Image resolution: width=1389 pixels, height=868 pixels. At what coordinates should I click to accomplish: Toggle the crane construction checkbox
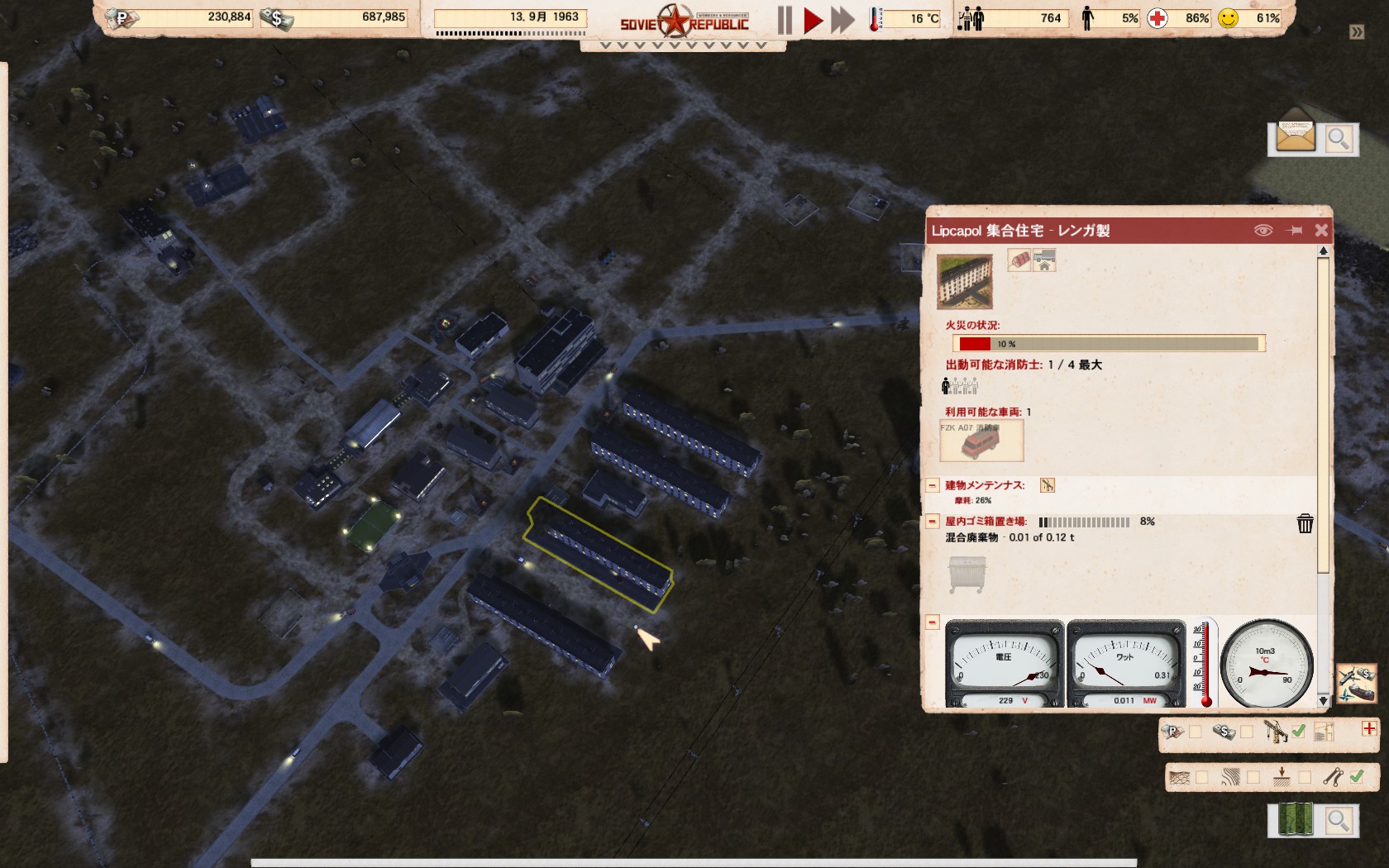(x=1299, y=731)
